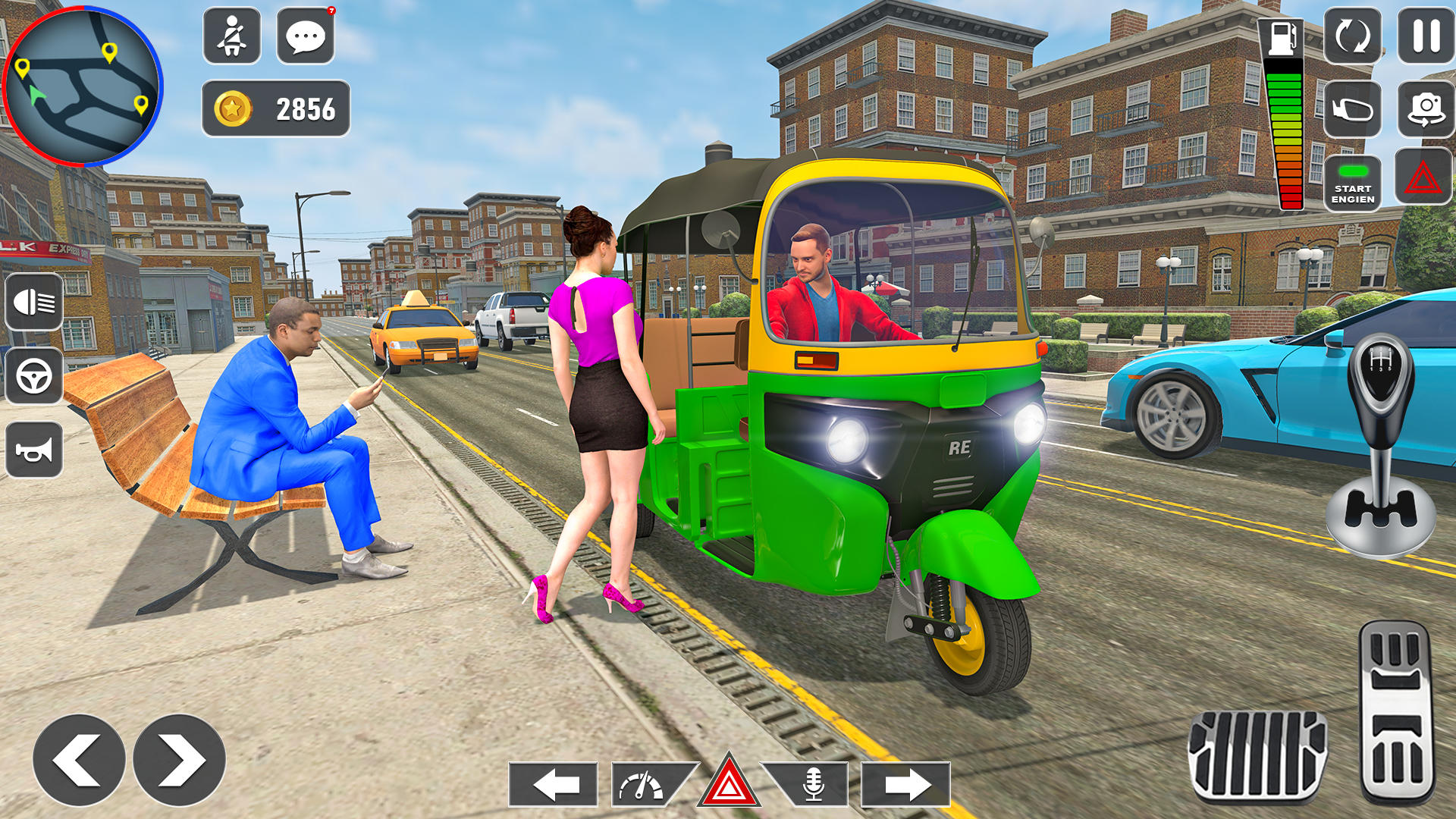Pause the game
Viewport: 1456px width, 819px height.
click(1425, 36)
